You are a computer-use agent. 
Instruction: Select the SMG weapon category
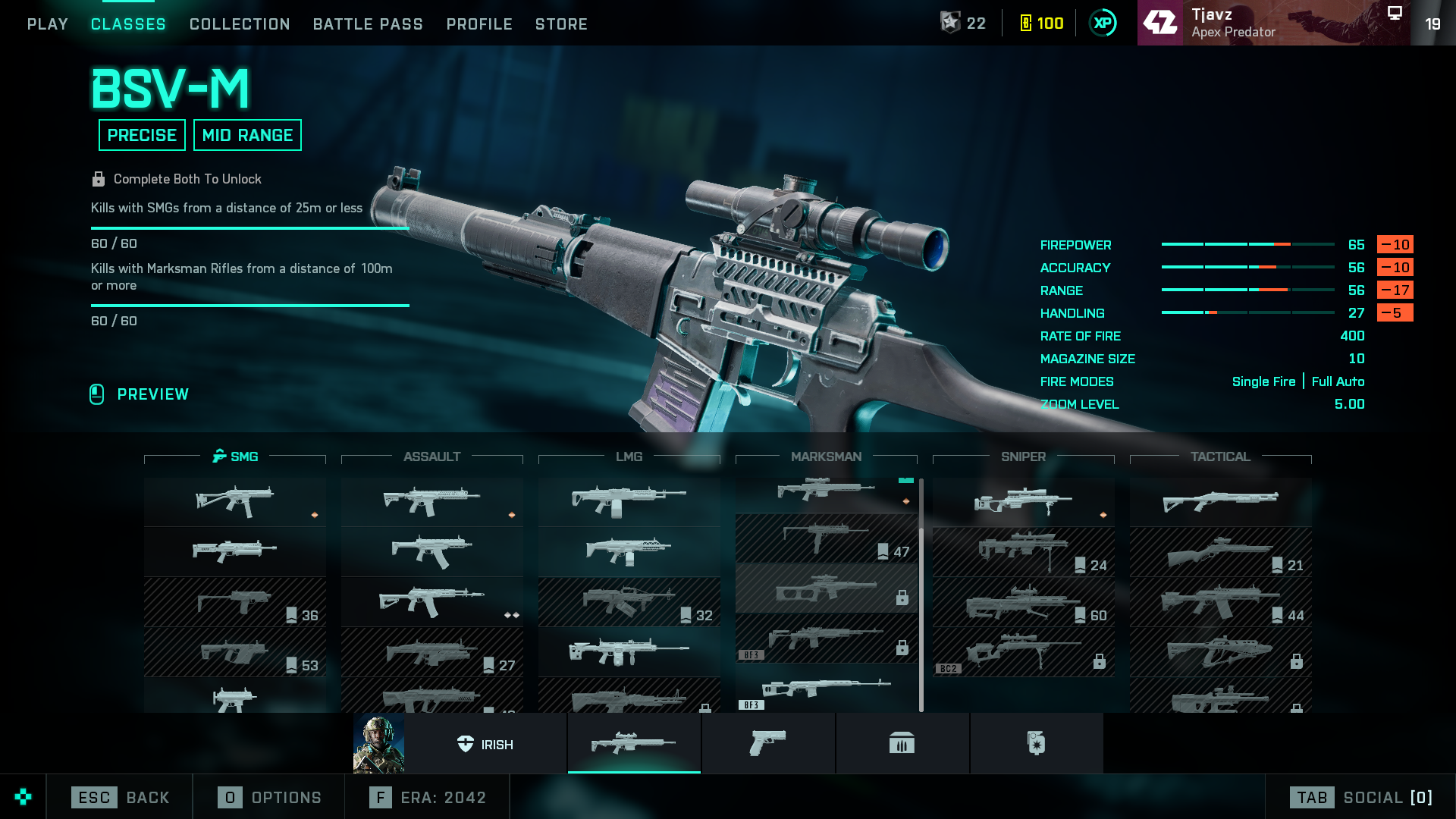click(235, 457)
